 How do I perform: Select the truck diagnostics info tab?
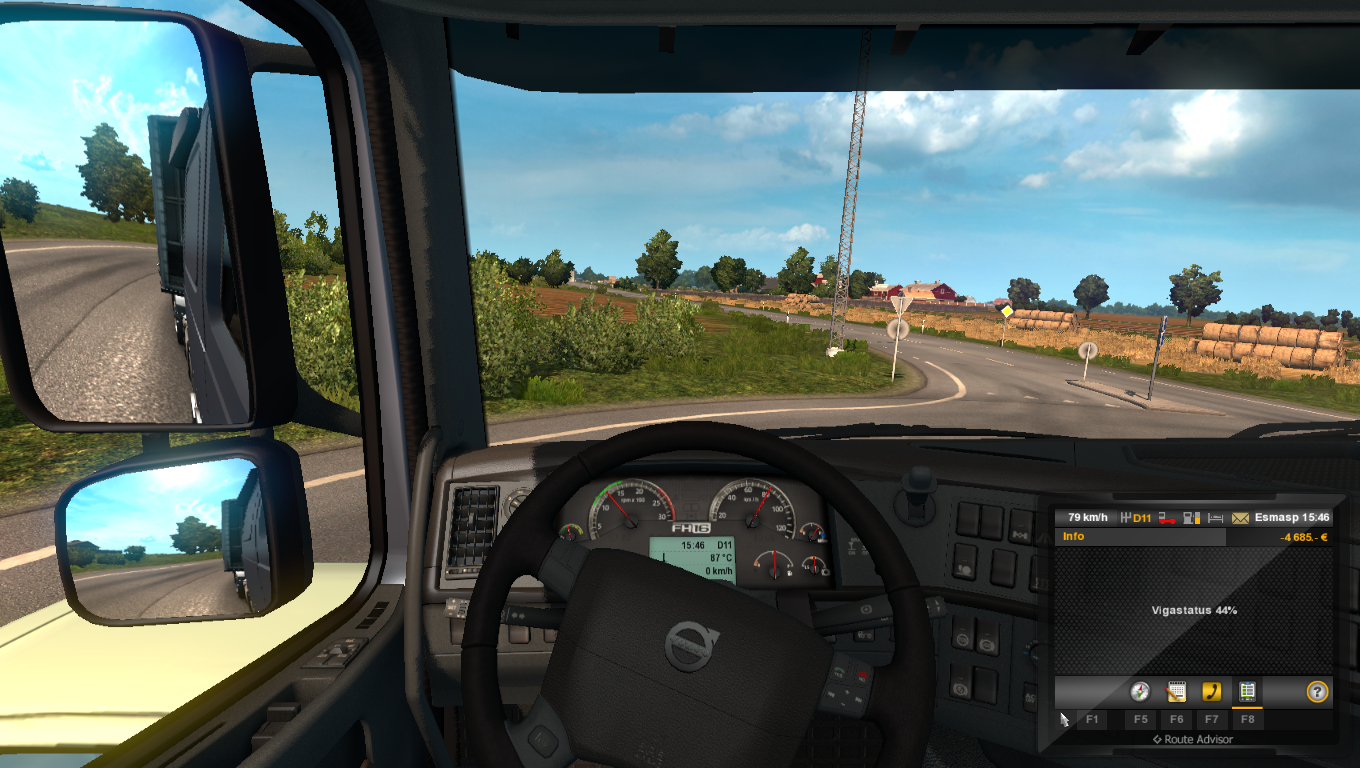point(1247,691)
